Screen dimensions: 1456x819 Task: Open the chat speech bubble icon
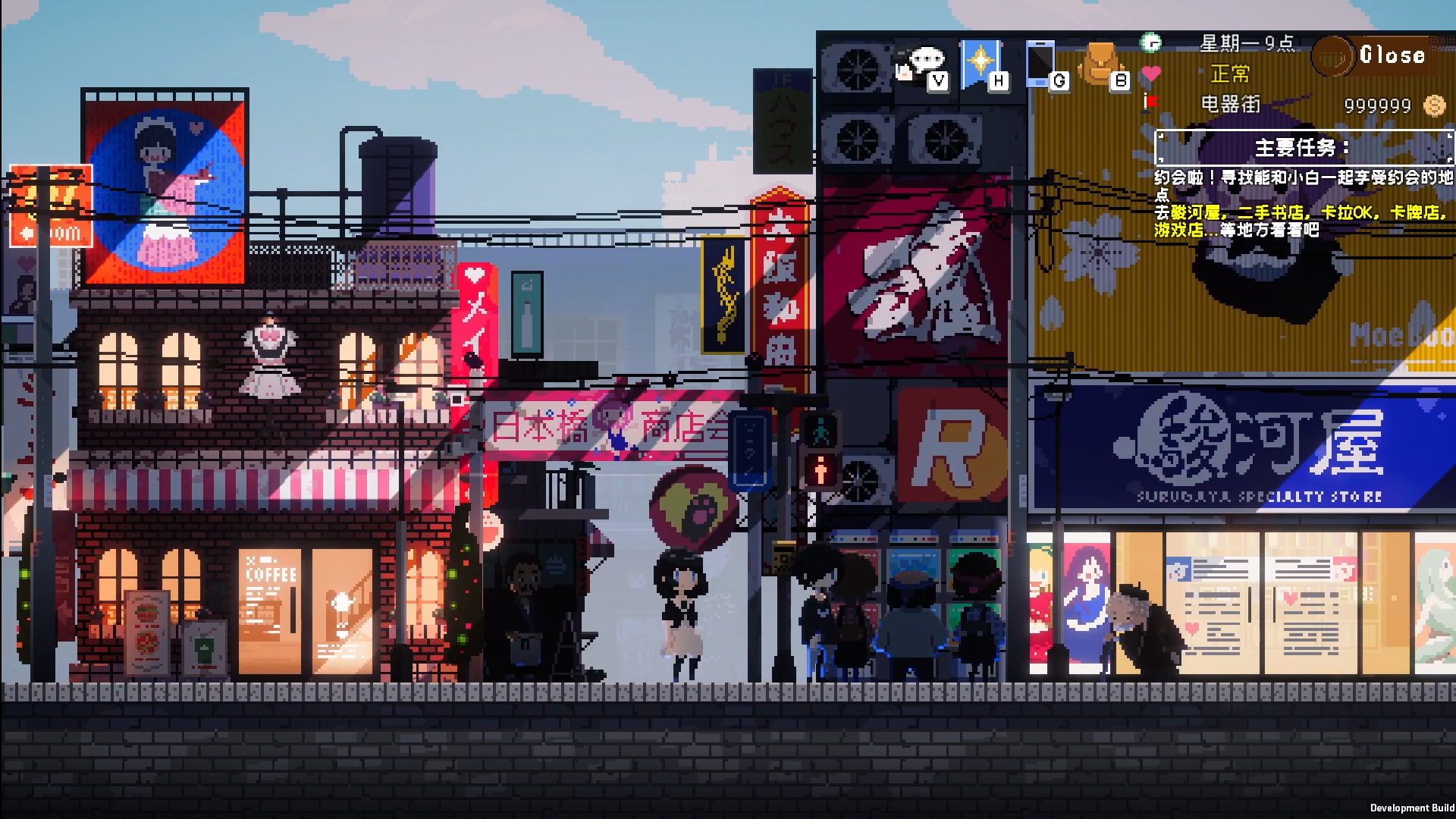[x=921, y=63]
